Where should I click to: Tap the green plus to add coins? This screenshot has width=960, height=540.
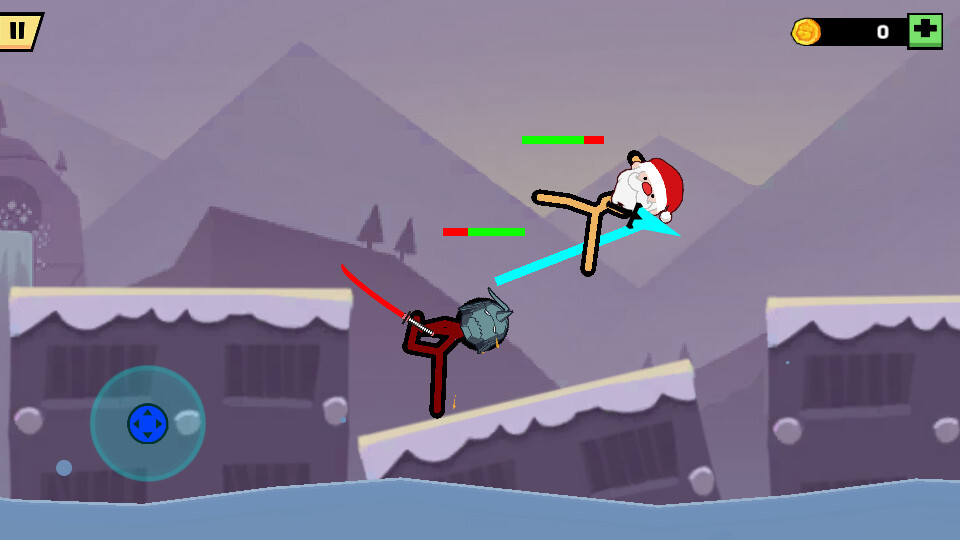[x=924, y=31]
